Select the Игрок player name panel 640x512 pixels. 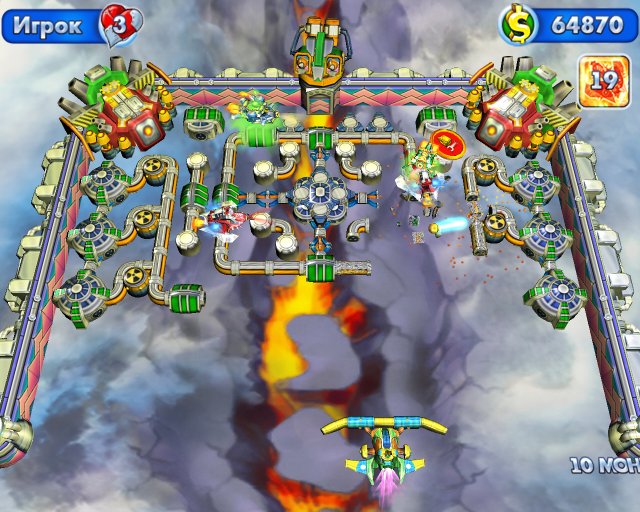click(52, 25)
